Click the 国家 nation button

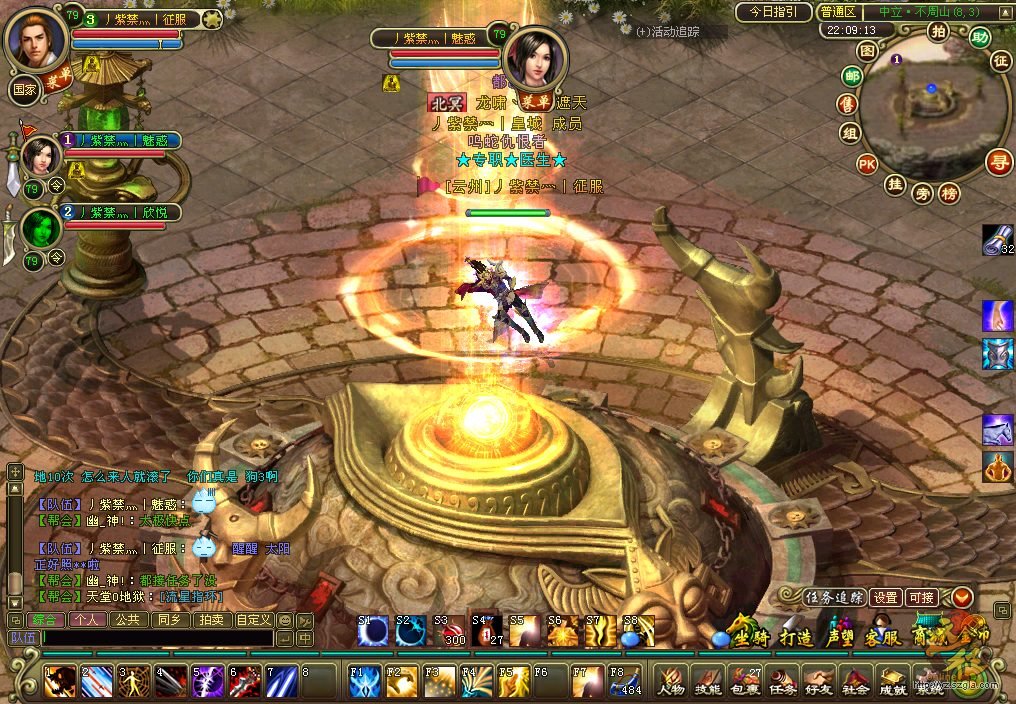(24, 87)
